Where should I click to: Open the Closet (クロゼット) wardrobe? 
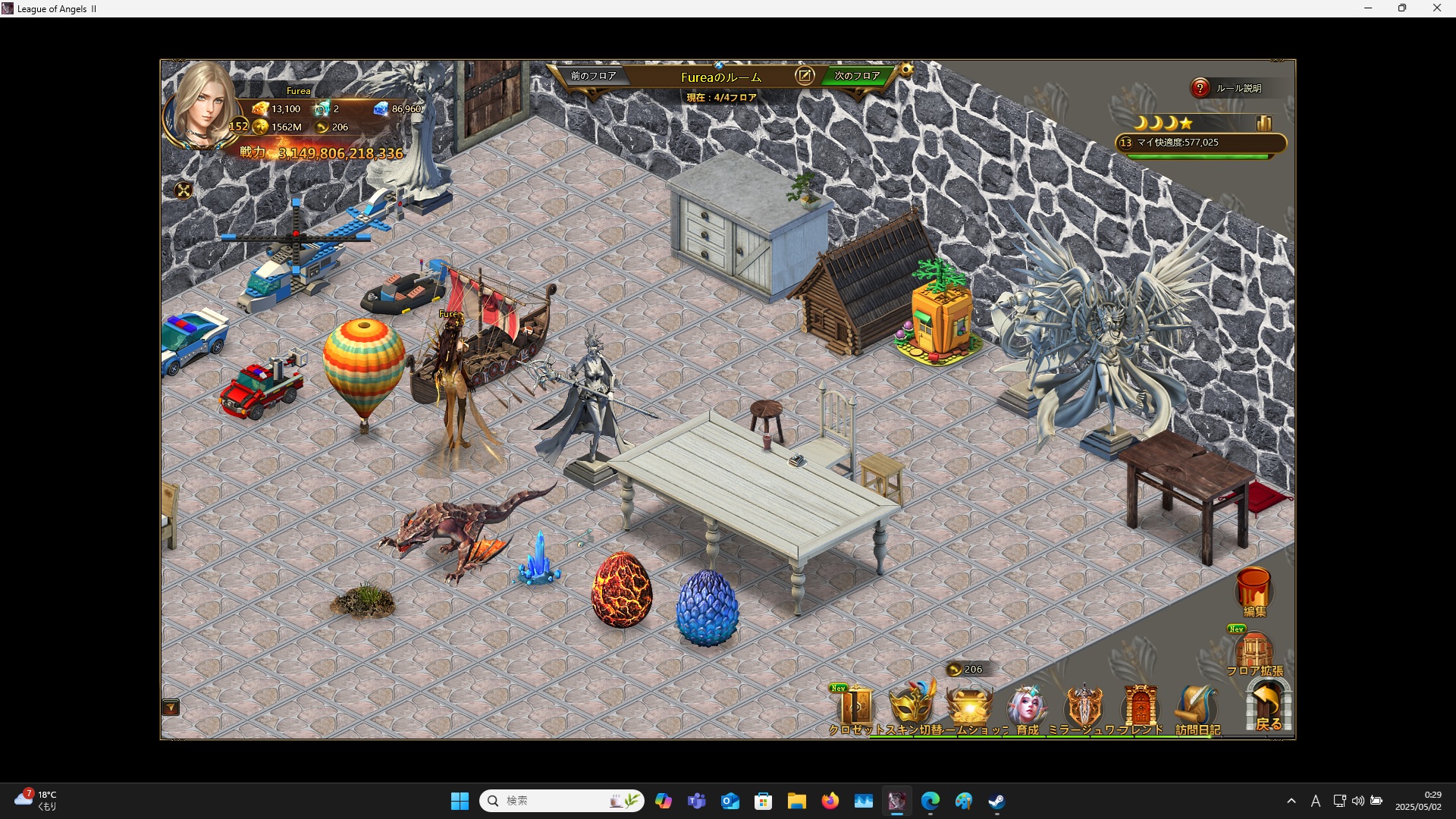[x=855, y=708]
